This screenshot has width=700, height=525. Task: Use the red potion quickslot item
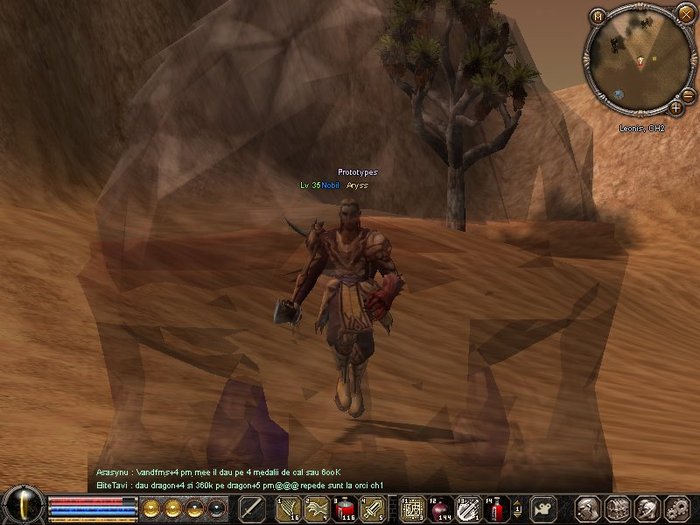pos(347,508)
